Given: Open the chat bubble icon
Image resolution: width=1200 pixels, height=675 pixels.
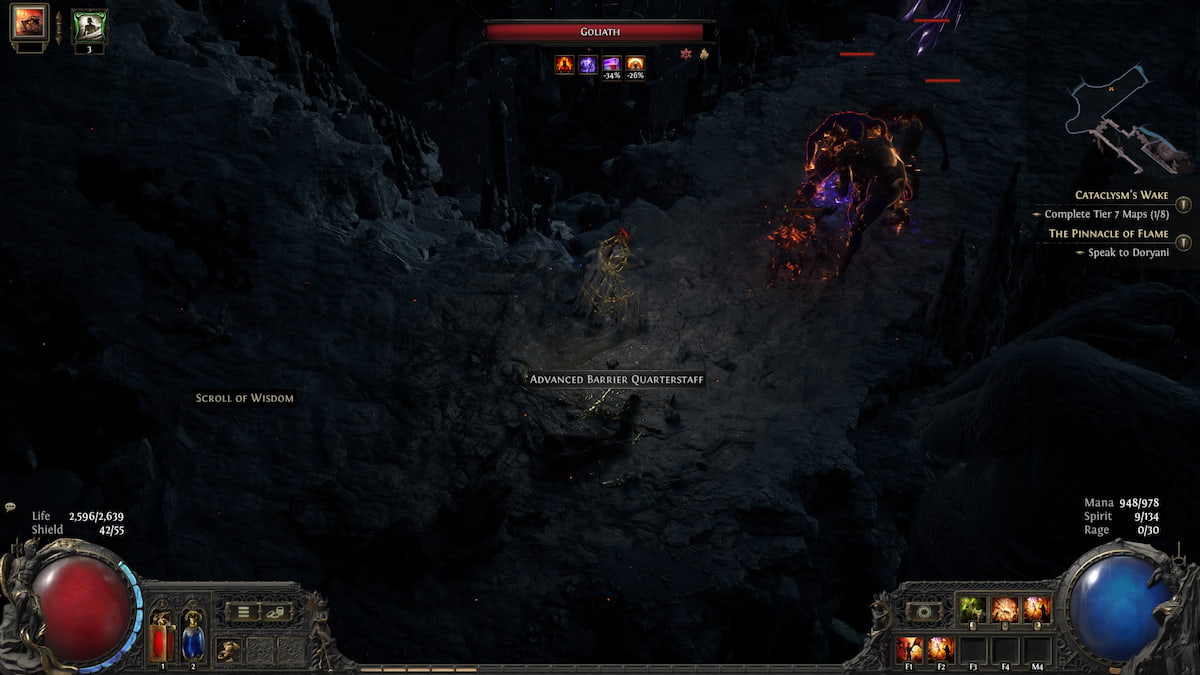Looking at the screenshot, I should (10, 507).
